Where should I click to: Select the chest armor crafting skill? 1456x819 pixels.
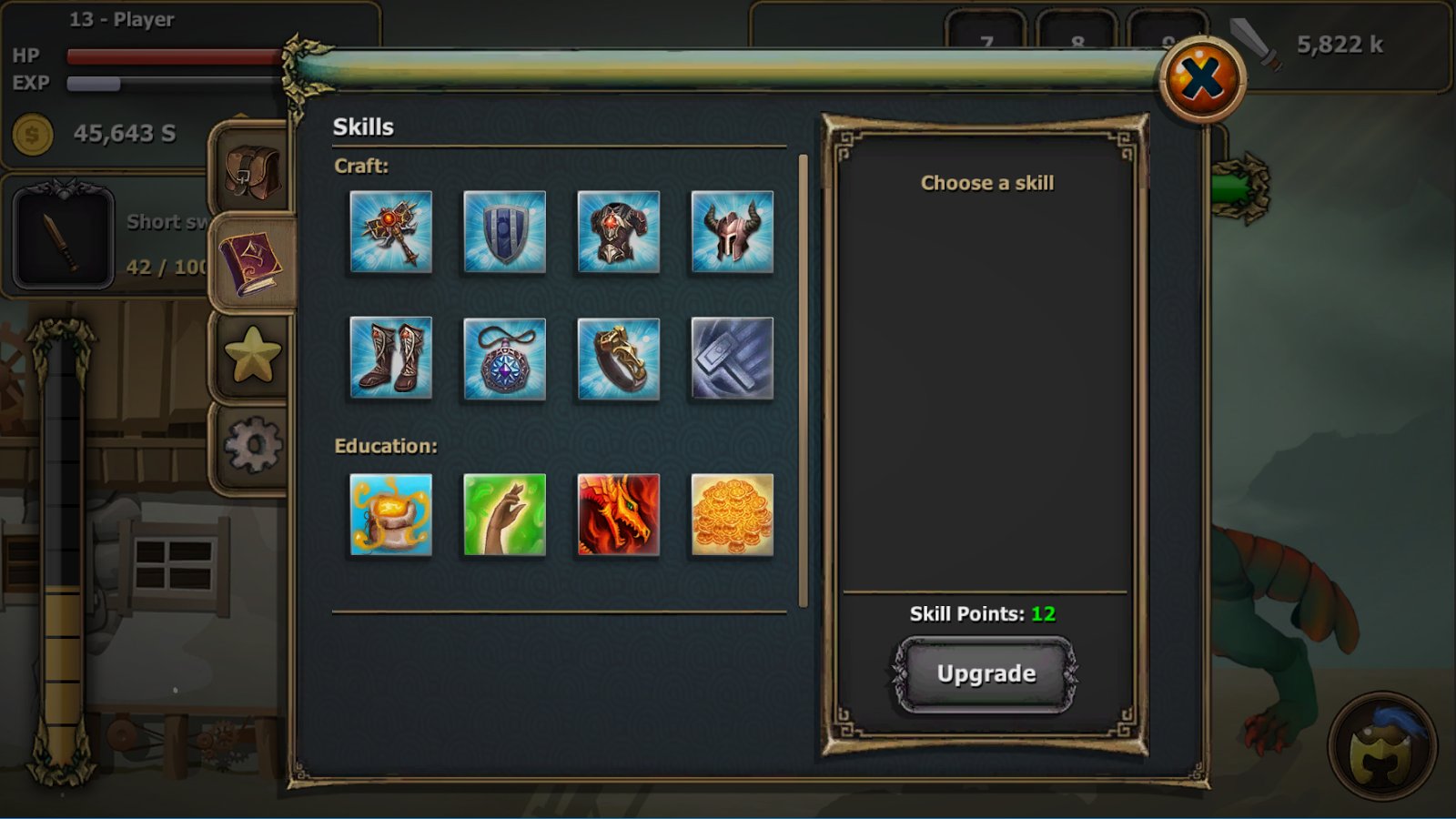619,232
